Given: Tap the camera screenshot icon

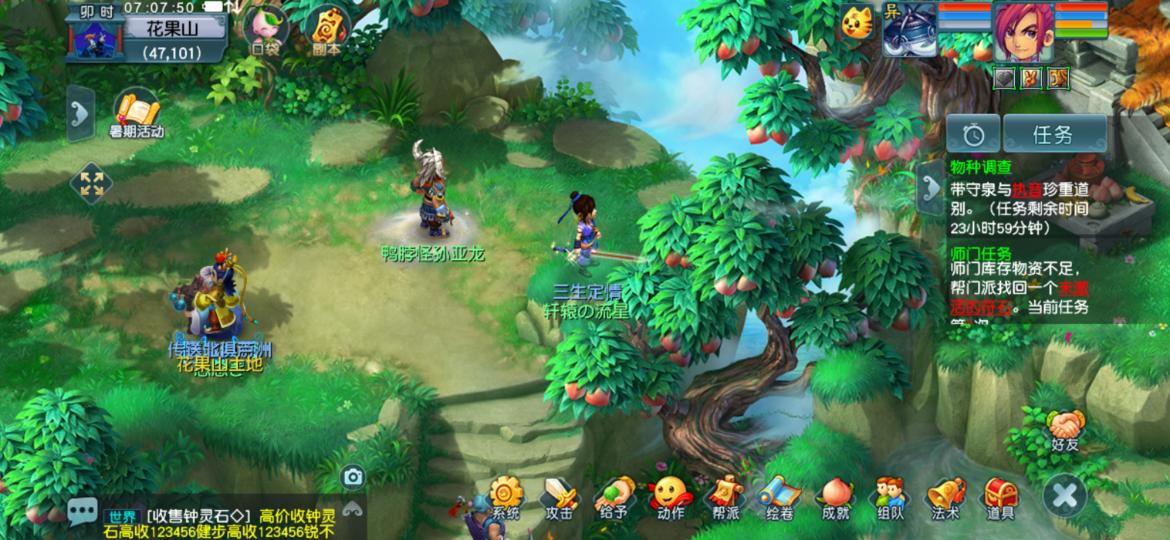Looking at the screenshot, I should click(x=352, y=477).
